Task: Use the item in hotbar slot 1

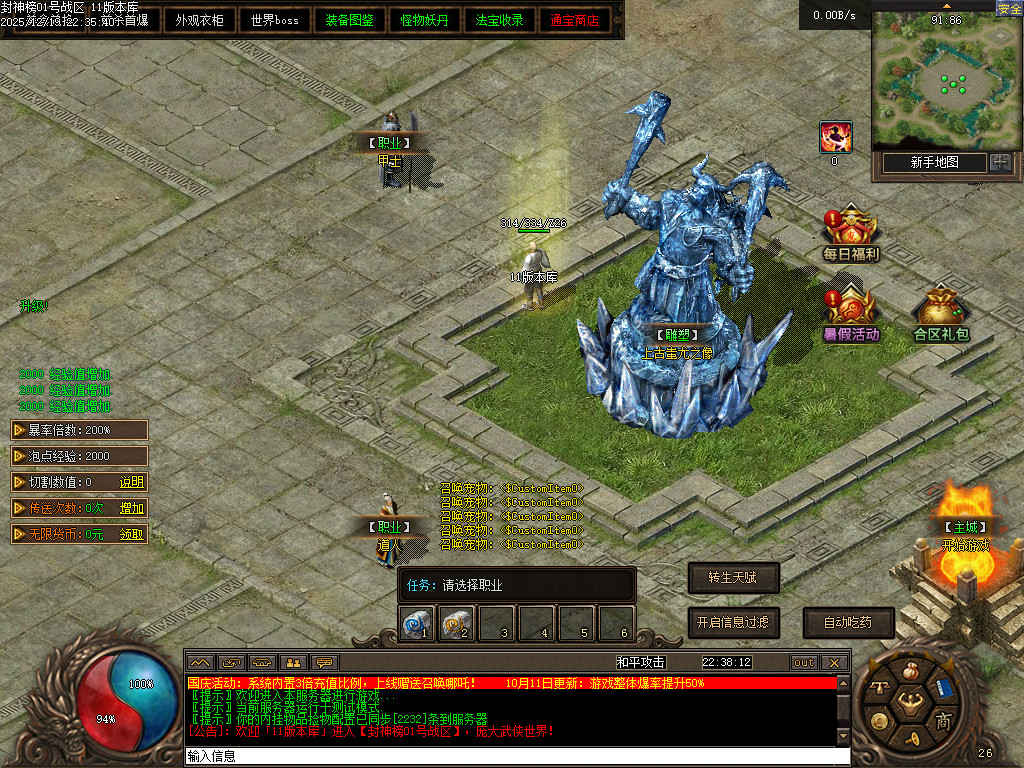Action: pyautogui.click(x=417, y=623)
